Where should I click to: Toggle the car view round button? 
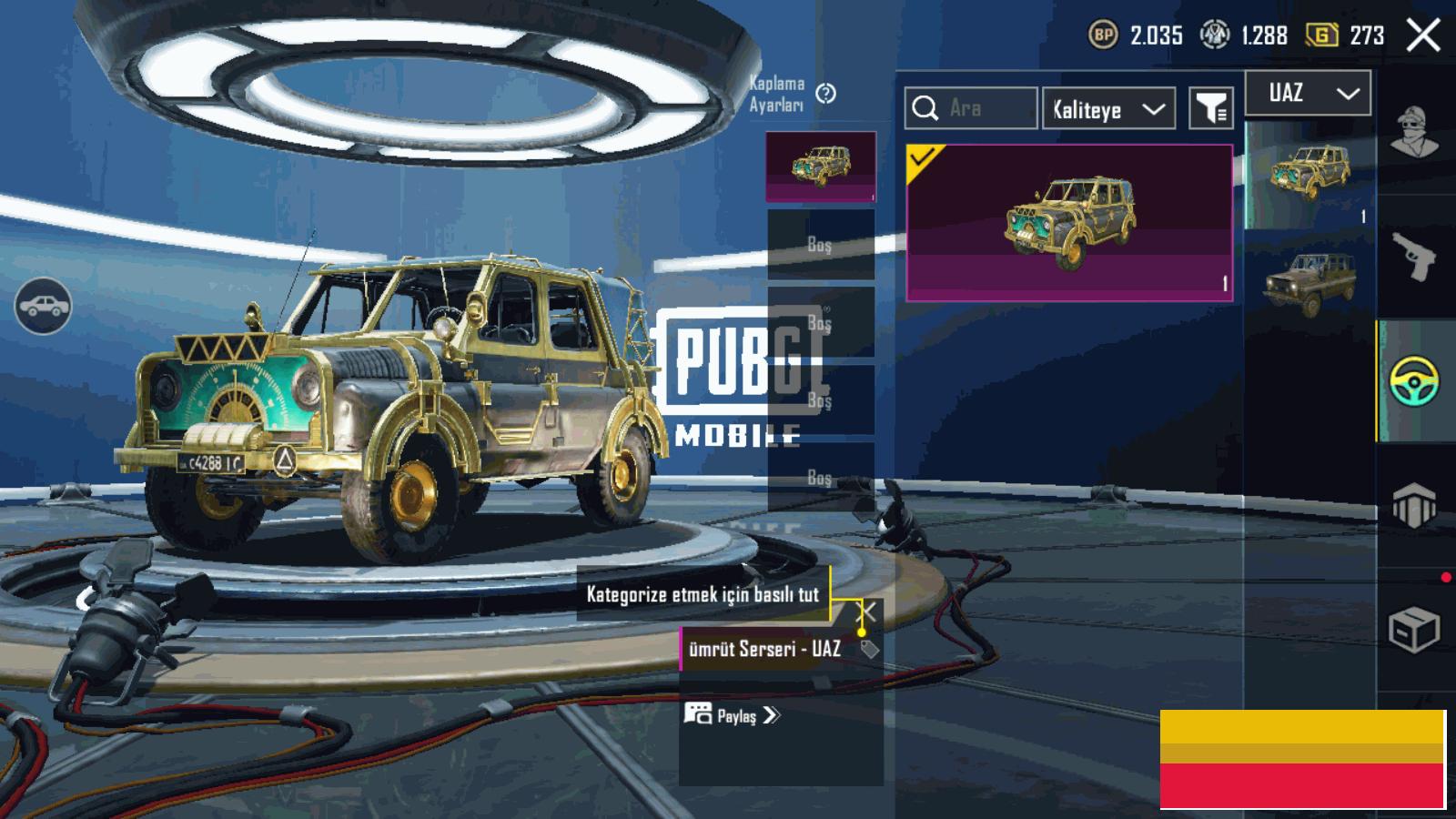click(43, 307)
